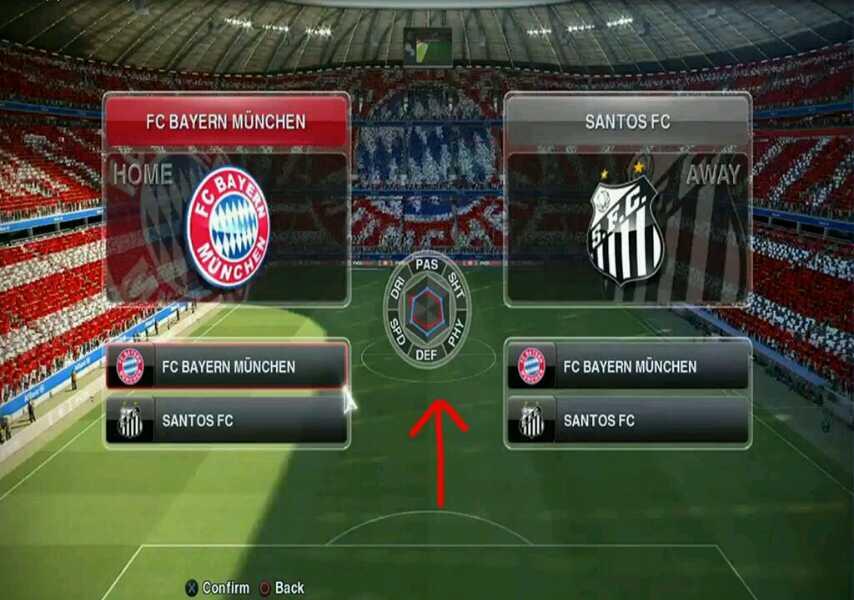Select FC Bayern München in the home team list
The image size is (854, 600).
pos(228,367)
